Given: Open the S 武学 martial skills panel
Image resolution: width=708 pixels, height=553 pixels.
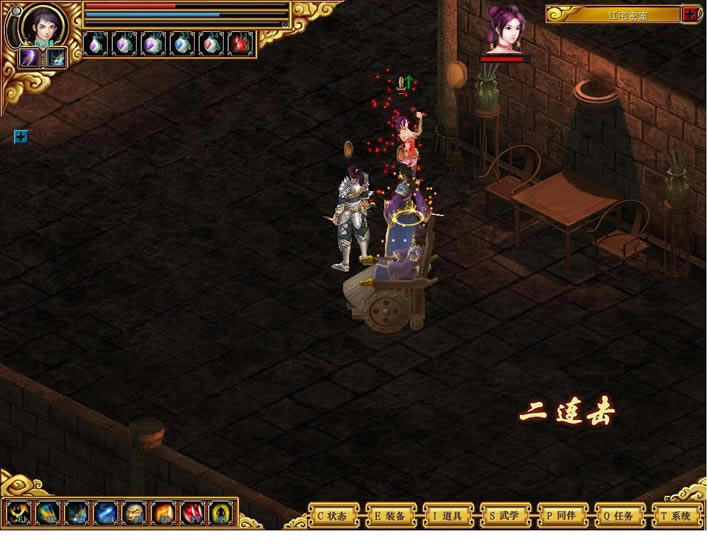Looking at the screenshot, I should [505, 516].
